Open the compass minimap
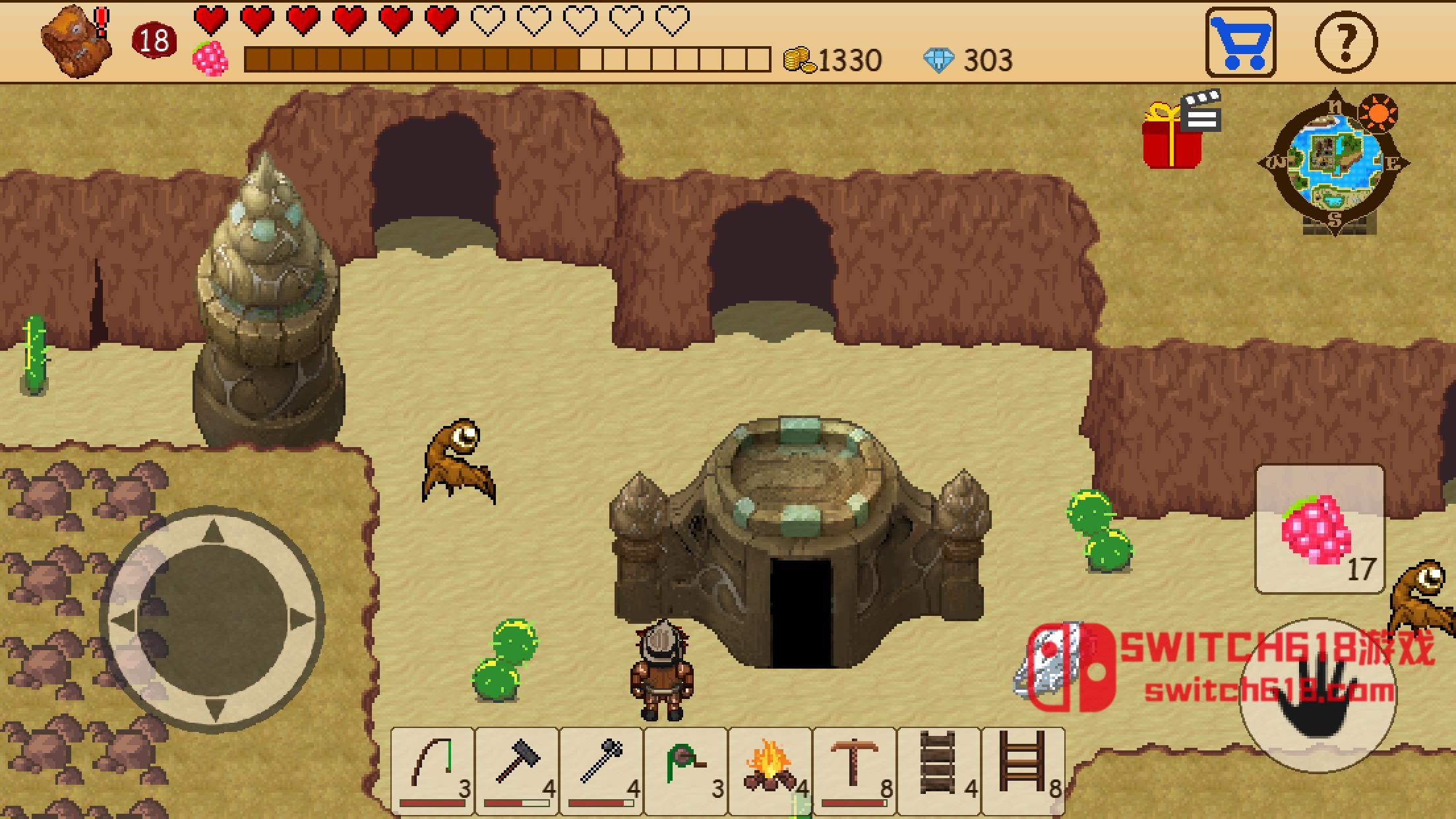The width and height of the screenshot is (1456, 819). tap(1333, 164)
